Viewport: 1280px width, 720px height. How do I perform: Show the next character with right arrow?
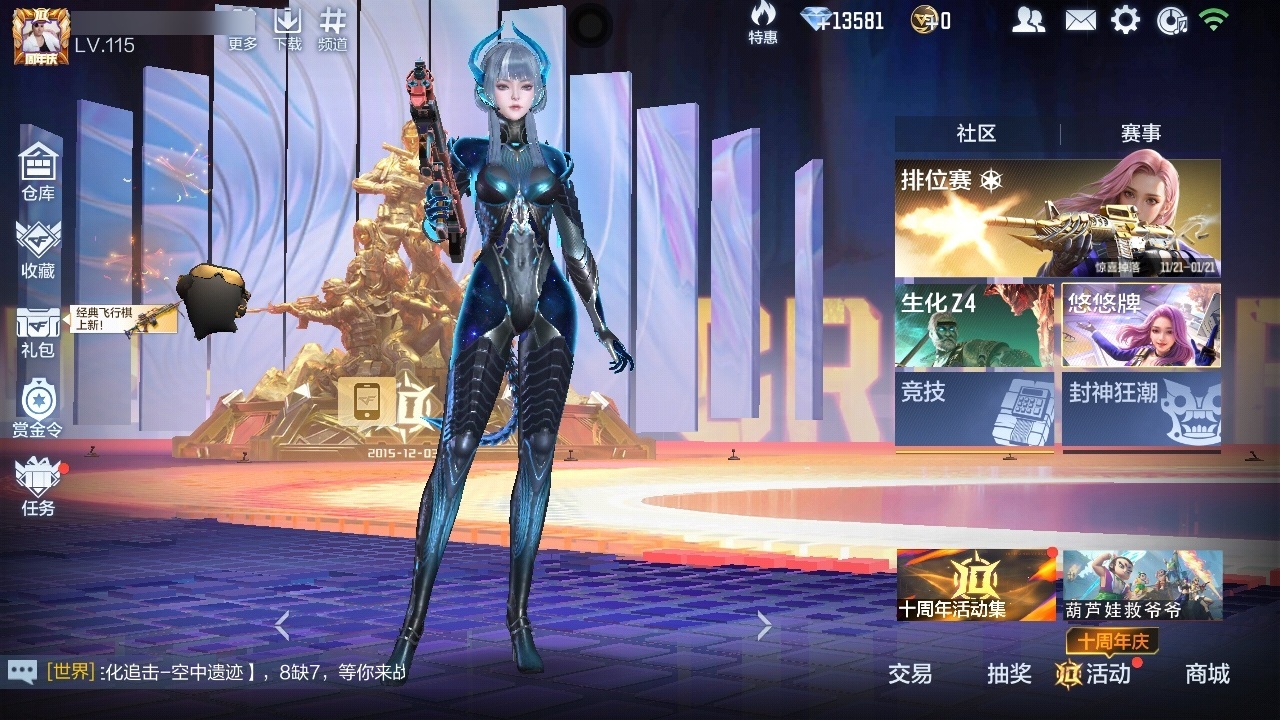[x=765, y=626]
